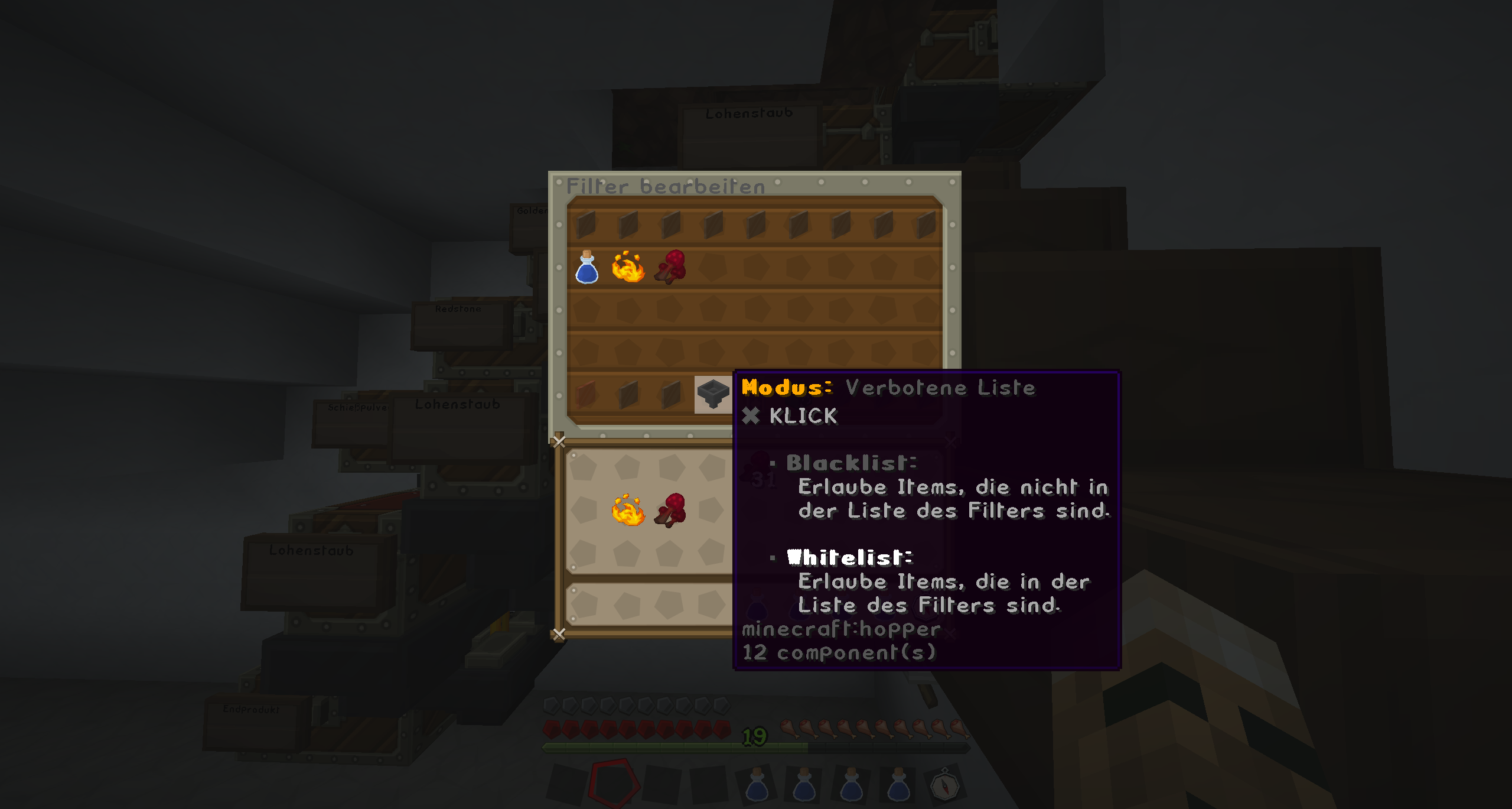Remove the water bottle from the filter list
The image size is (1512, 809).
point(586,267)
